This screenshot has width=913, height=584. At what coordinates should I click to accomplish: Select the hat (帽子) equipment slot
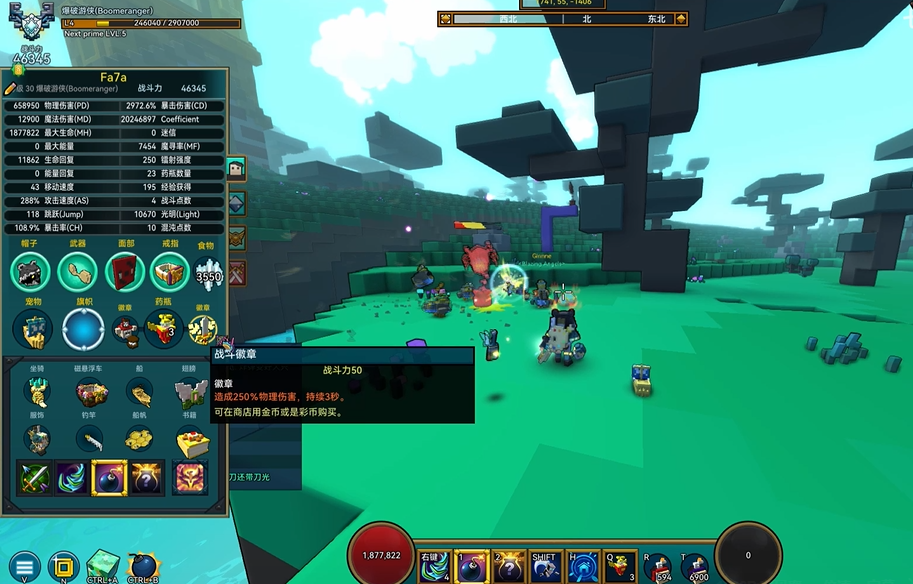click(x=30, y=271)
